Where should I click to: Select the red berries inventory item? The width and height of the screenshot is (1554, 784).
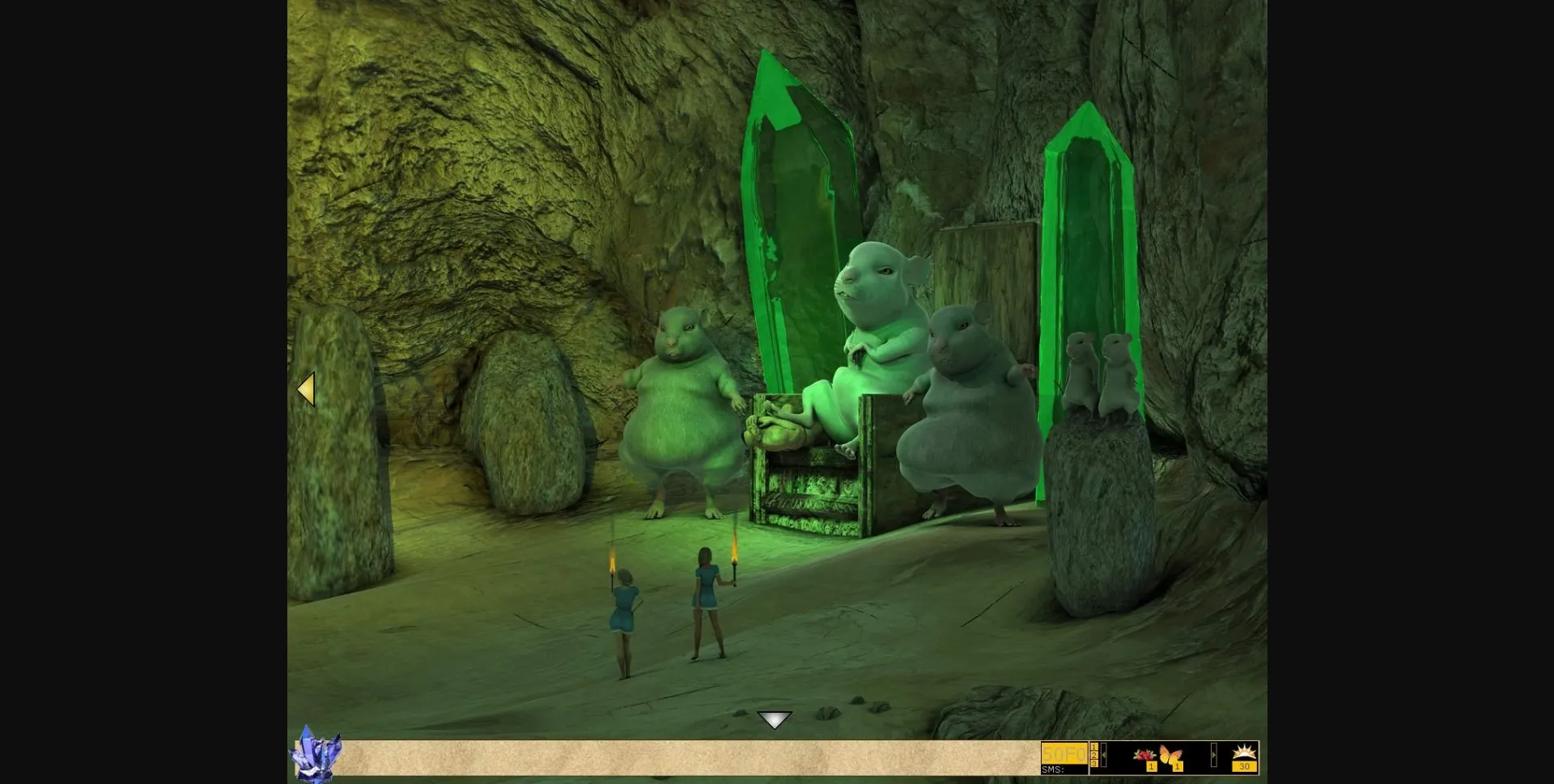(1143, 755)
